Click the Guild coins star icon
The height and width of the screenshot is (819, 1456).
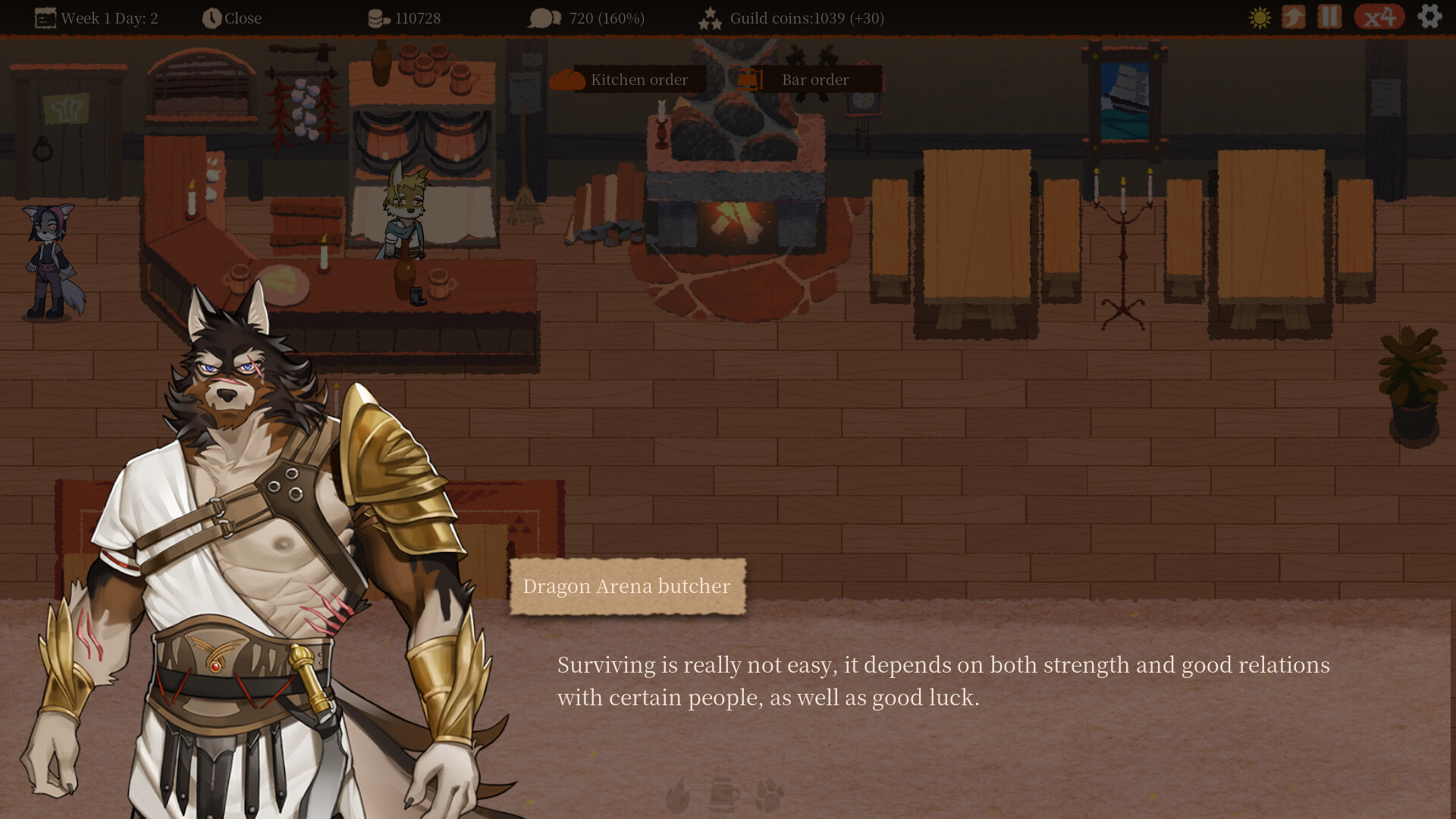pyautogui.click(x=710, y=17)
